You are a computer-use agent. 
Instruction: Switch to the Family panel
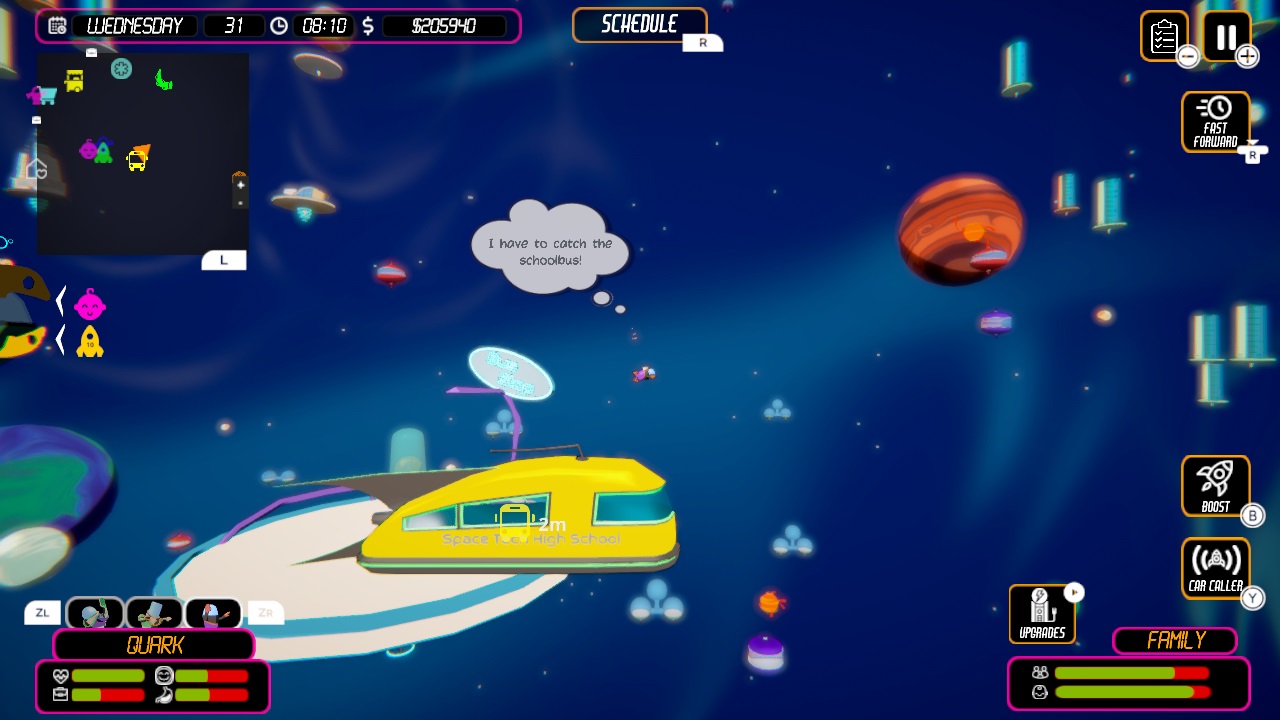[1173, 641]
